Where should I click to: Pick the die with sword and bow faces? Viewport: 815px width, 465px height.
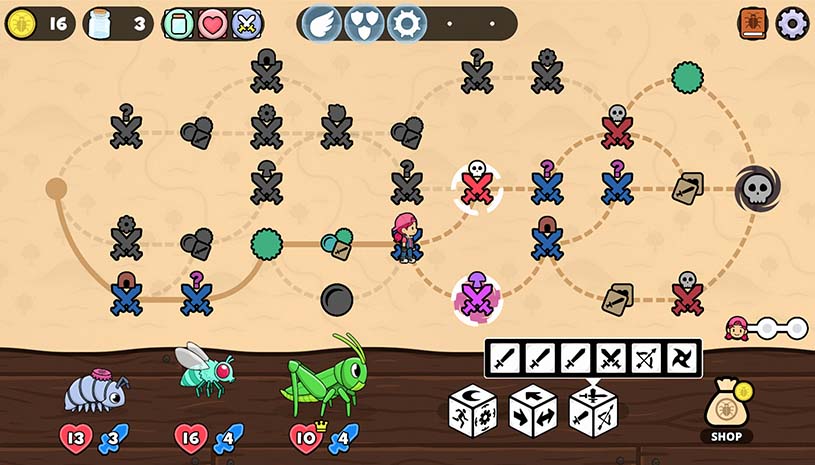click(x=593, y=410)
